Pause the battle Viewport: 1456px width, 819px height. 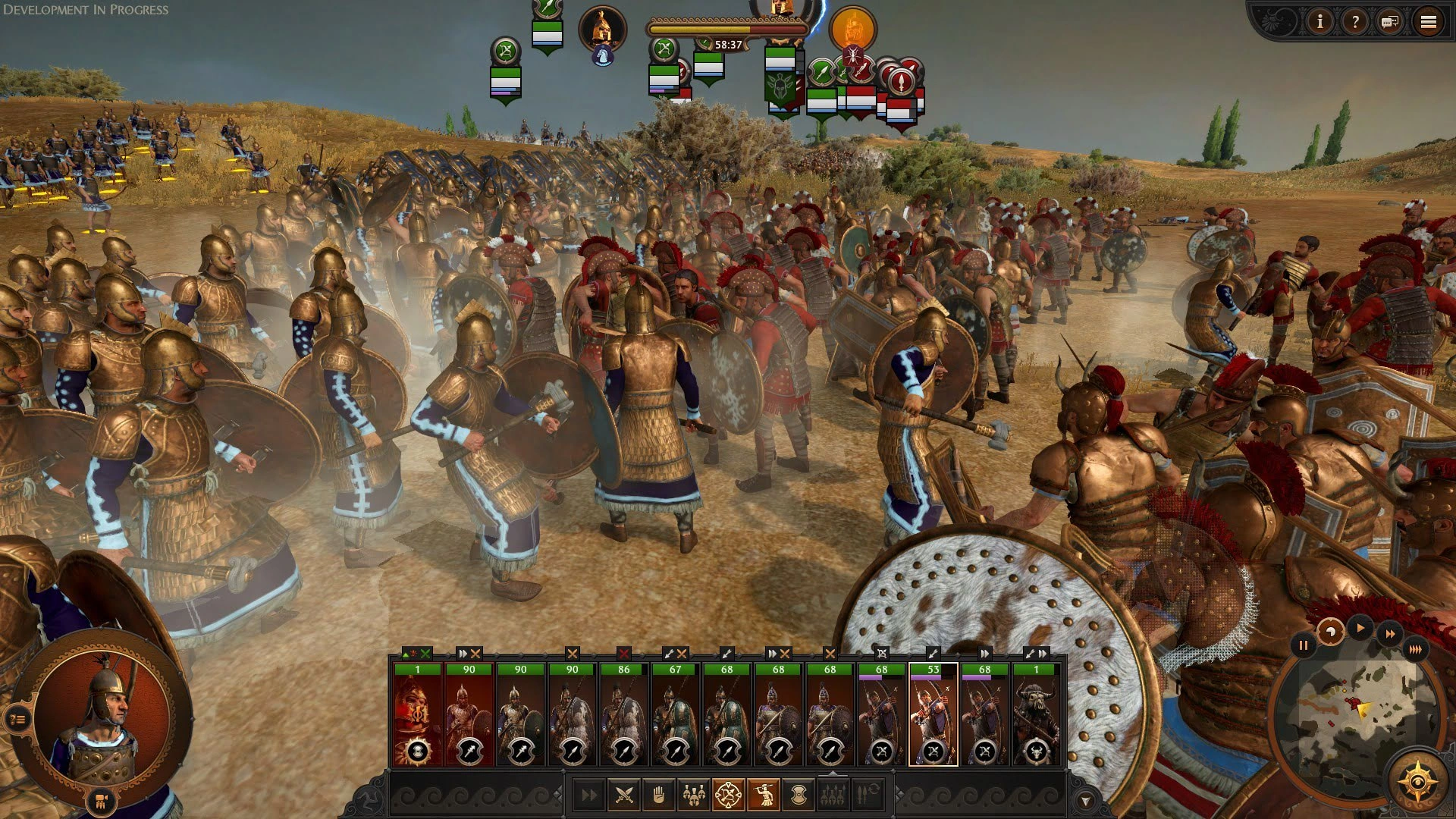click(1303, 646)
